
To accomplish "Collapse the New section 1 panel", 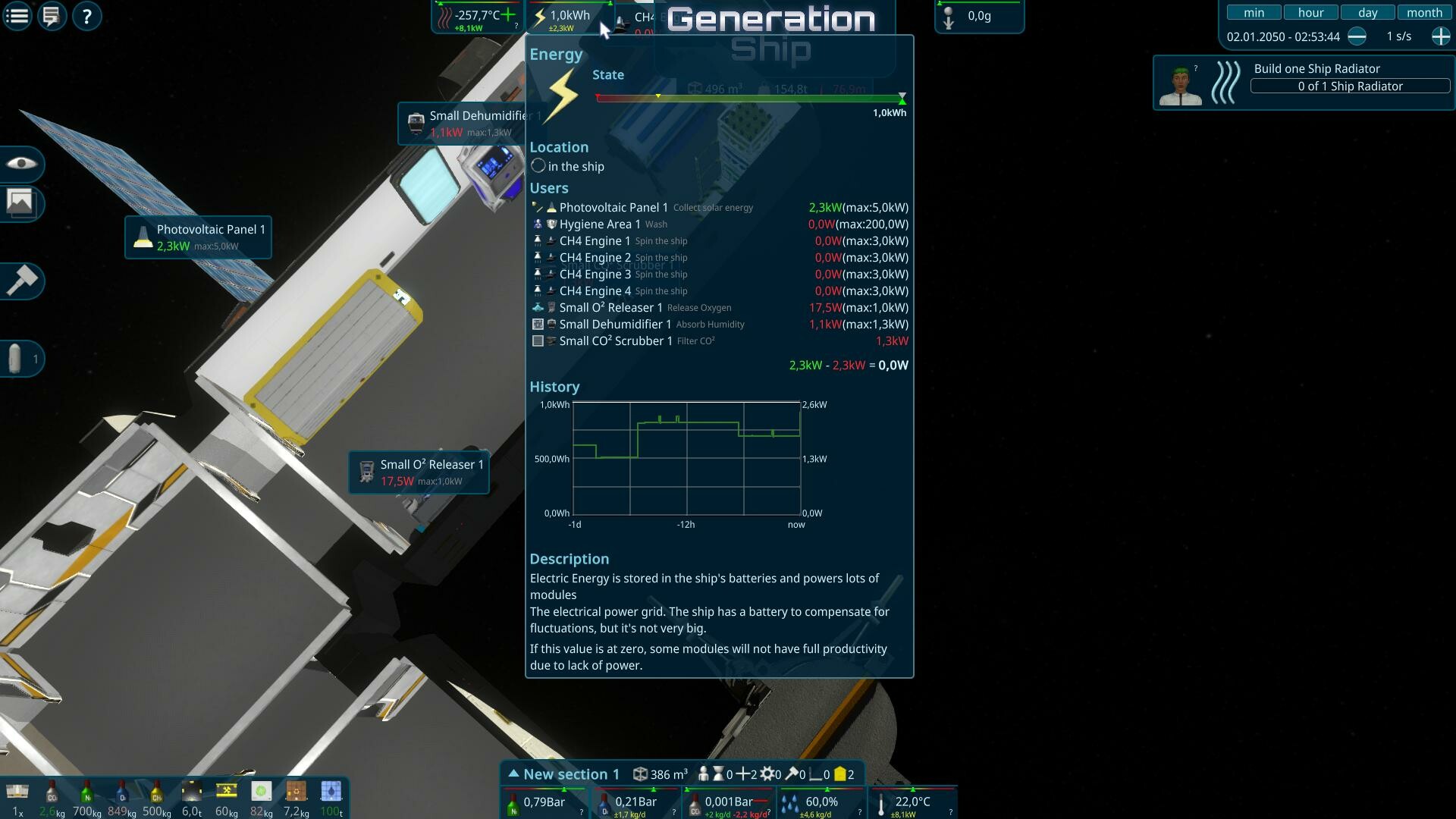I will (x=515, y=773).
